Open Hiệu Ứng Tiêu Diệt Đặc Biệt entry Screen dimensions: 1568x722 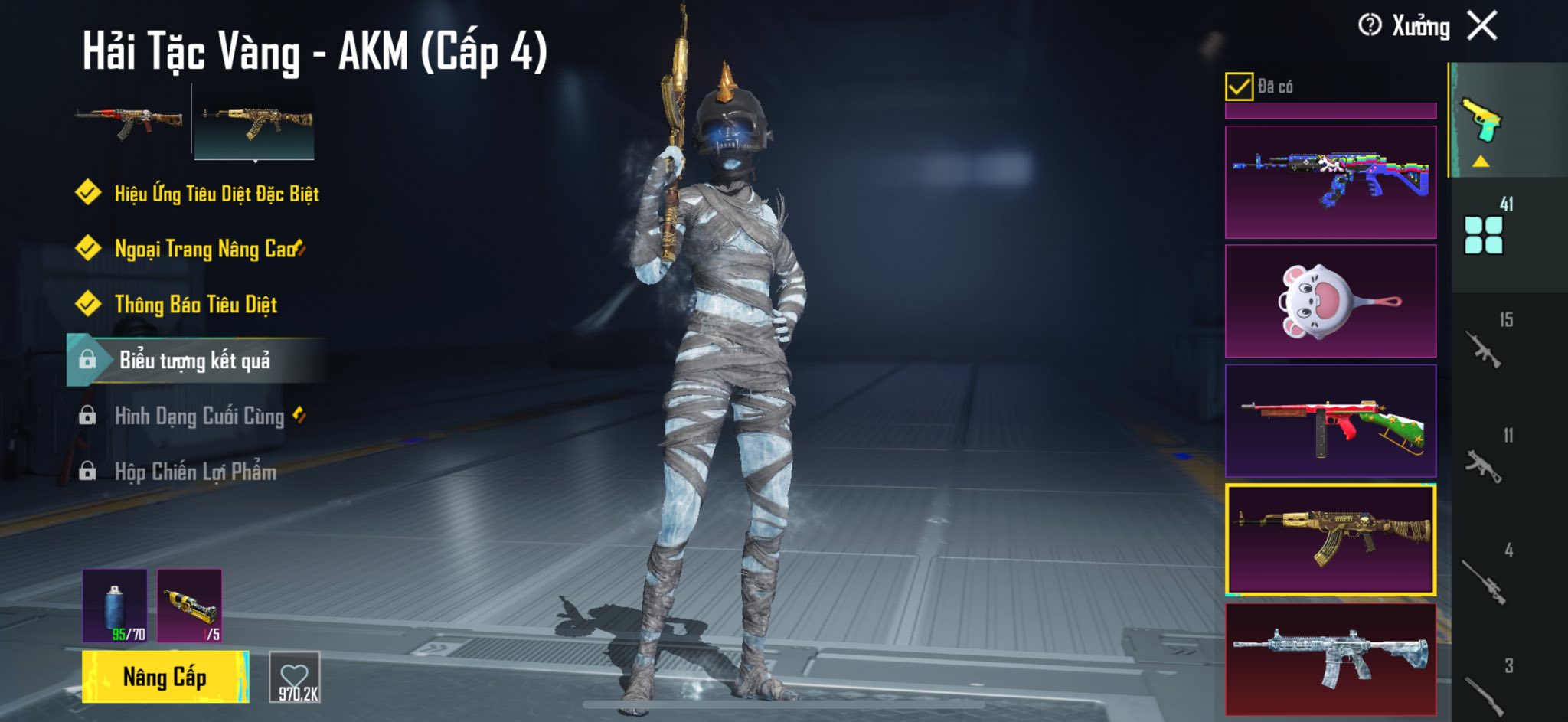[216, 193]
